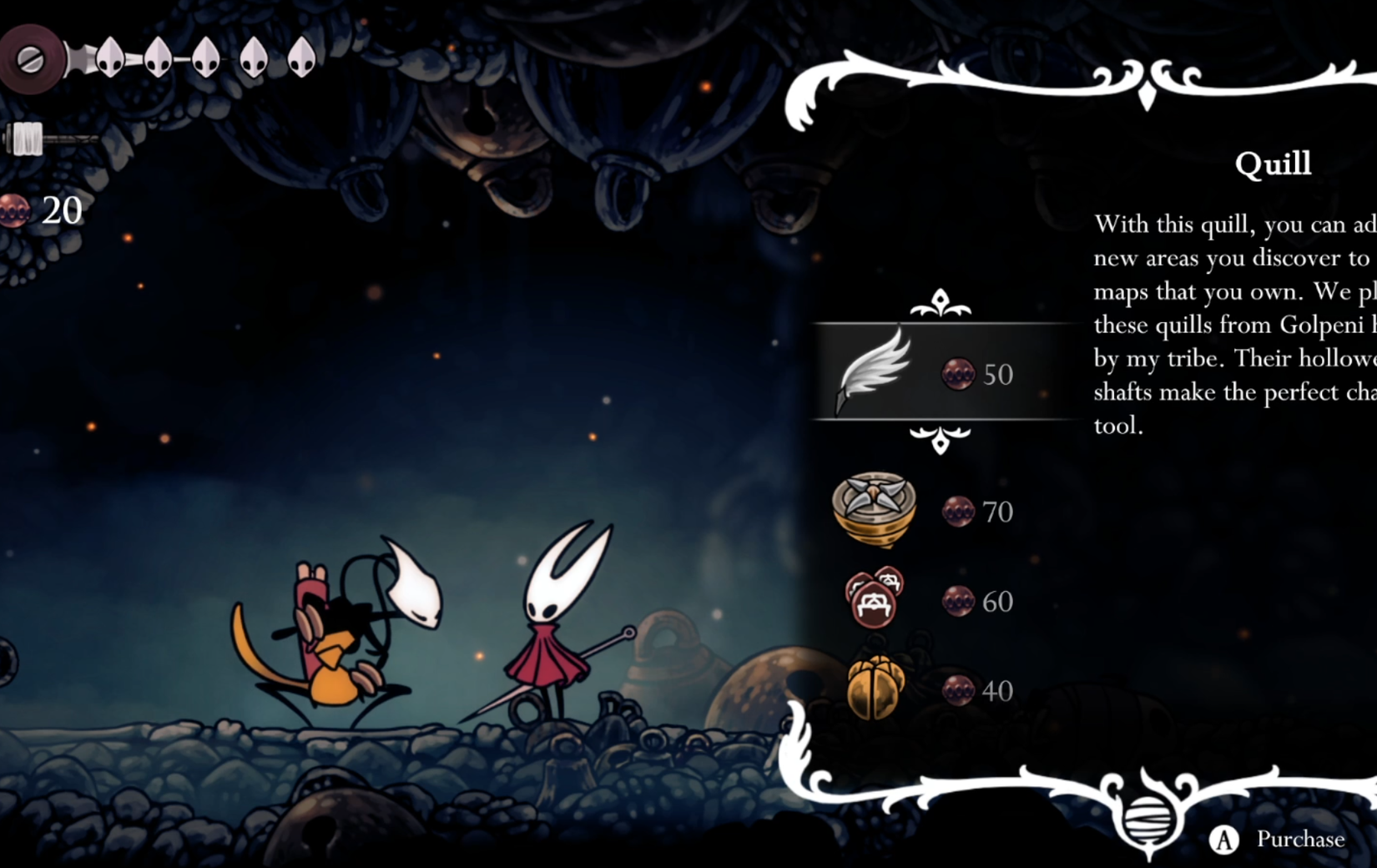Click the shopkeeper character on the left
Viewport: 1377px width, 868px height.
click(x=342, y=634)
